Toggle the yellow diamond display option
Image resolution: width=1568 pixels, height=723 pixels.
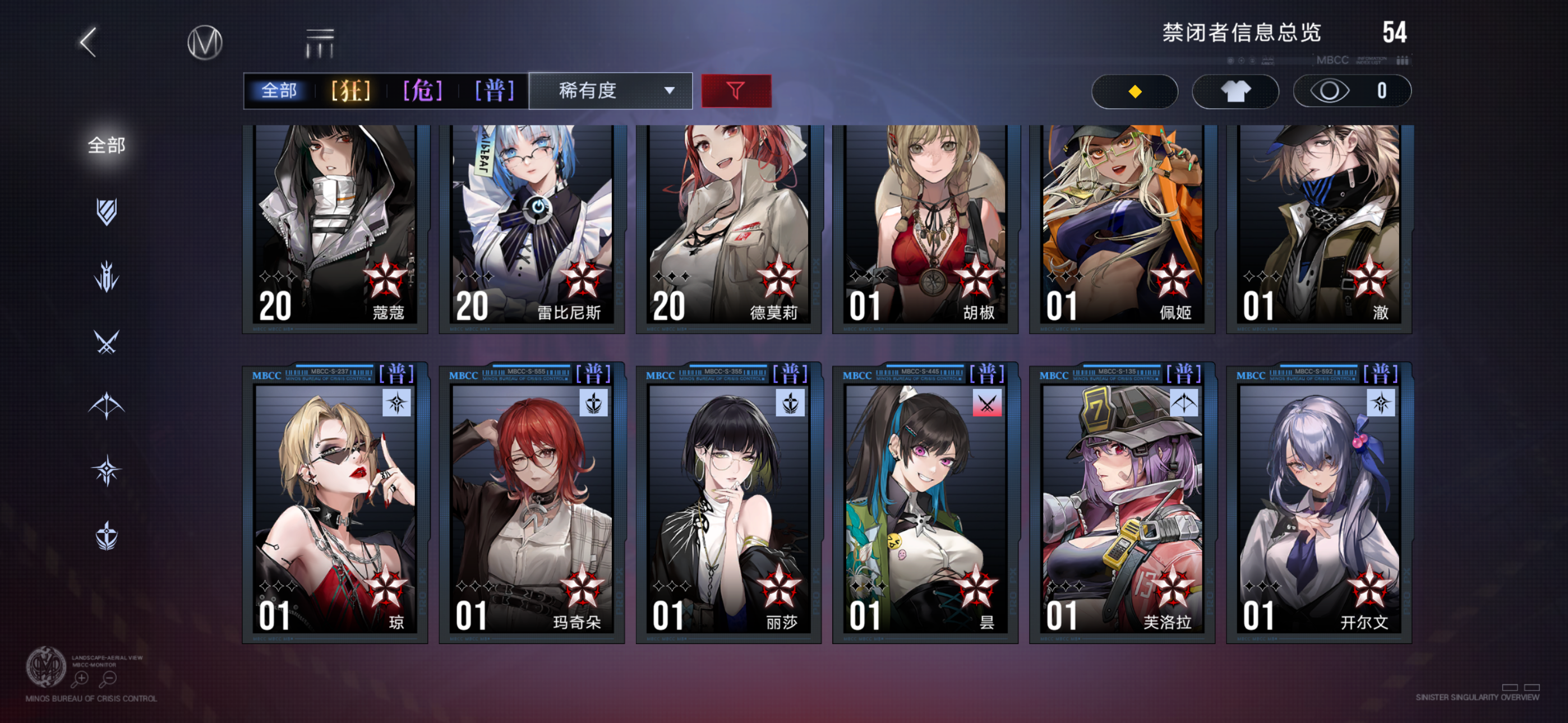click(x=1134, y=91)
